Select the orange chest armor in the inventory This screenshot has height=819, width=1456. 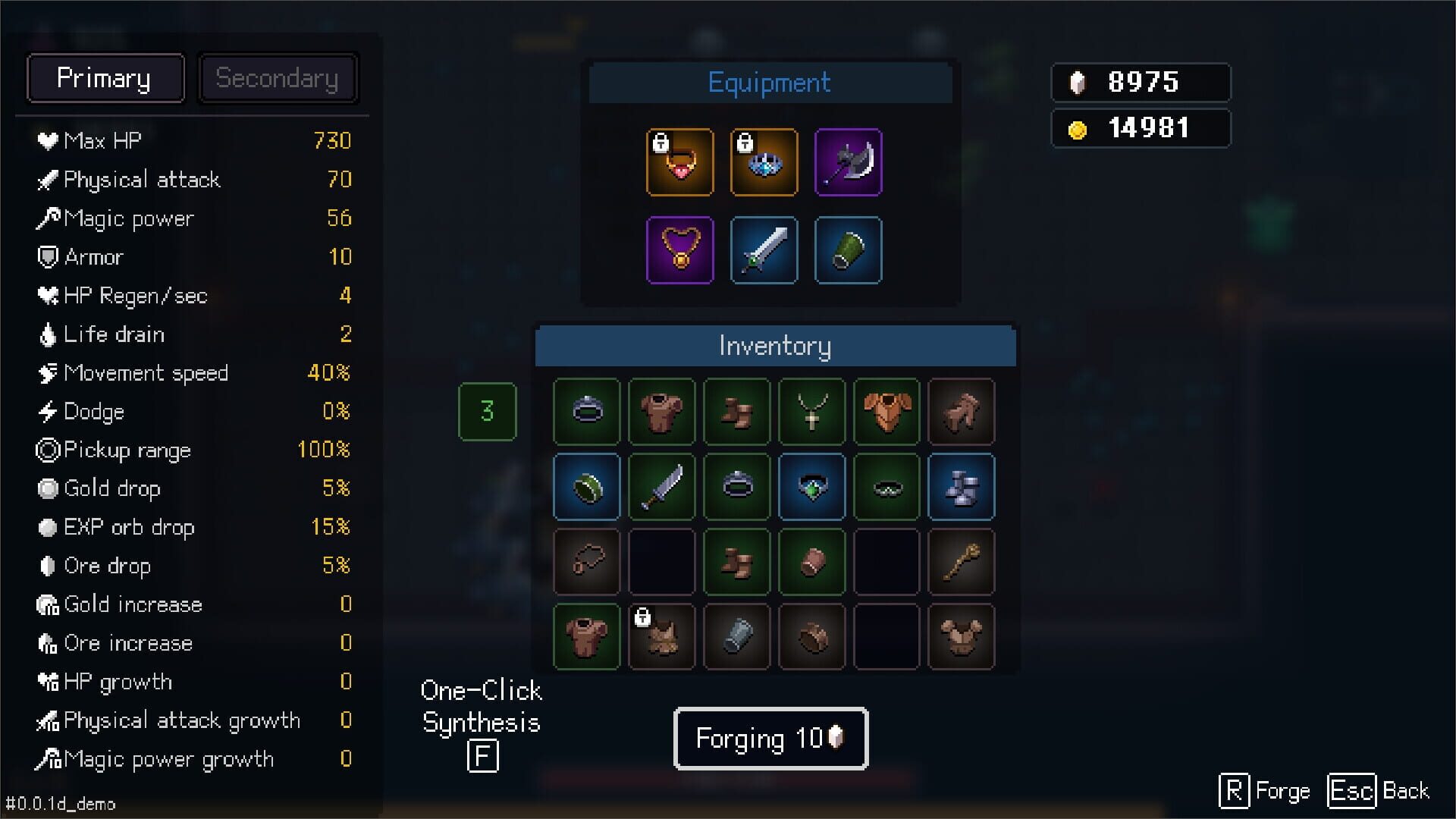click(886, 412)
